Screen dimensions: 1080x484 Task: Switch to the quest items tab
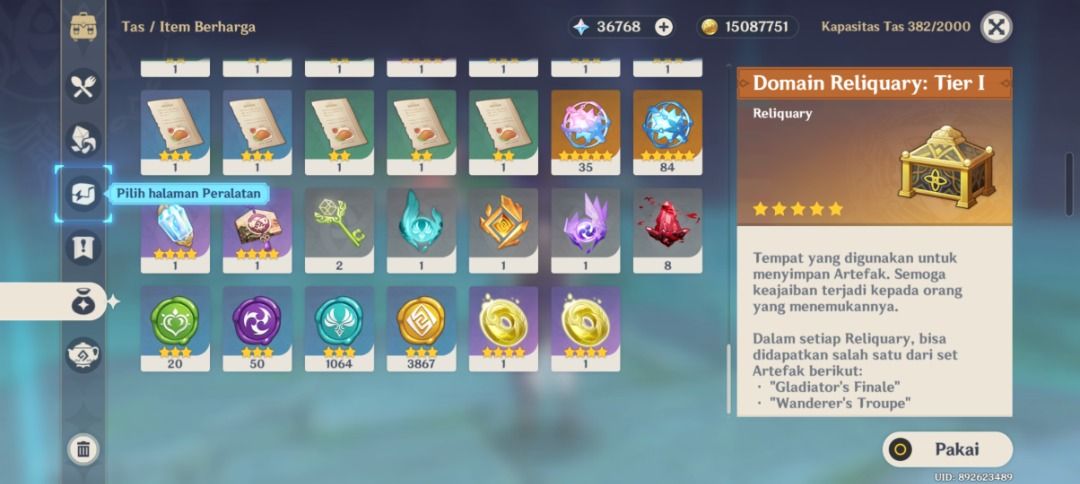click(x=83, y=247)
